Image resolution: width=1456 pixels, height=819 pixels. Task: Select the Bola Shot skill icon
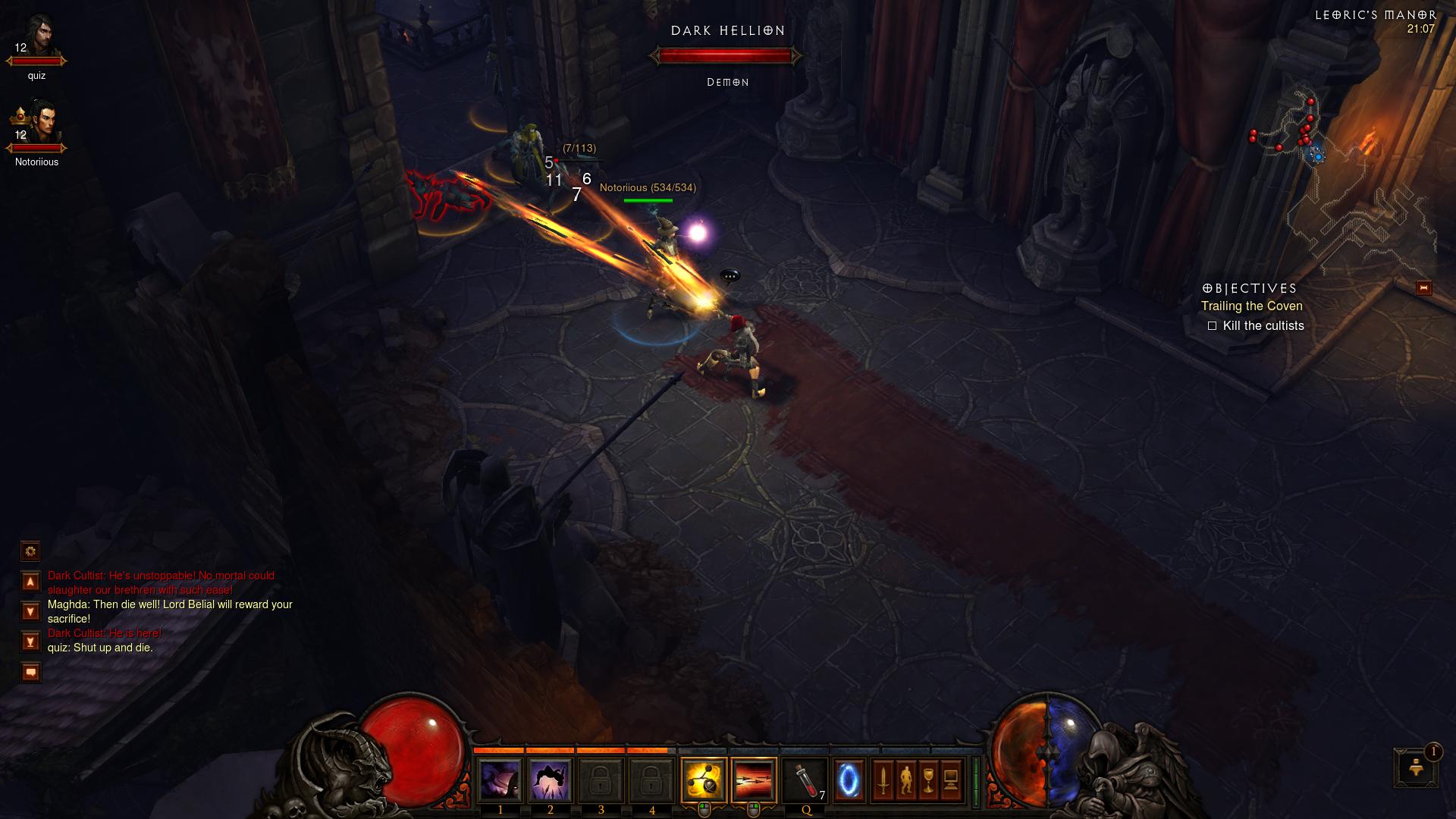tap(704, 780)
